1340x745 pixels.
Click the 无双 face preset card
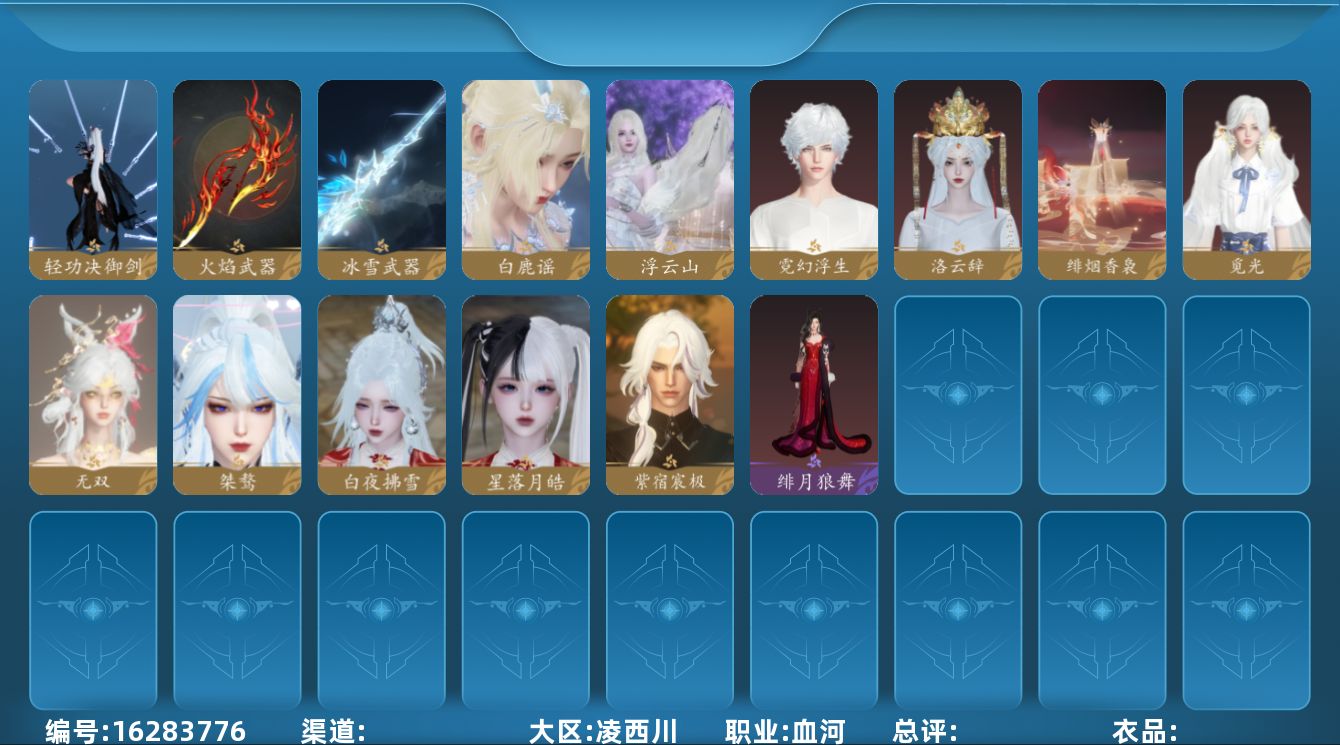[x=93, y=395]
